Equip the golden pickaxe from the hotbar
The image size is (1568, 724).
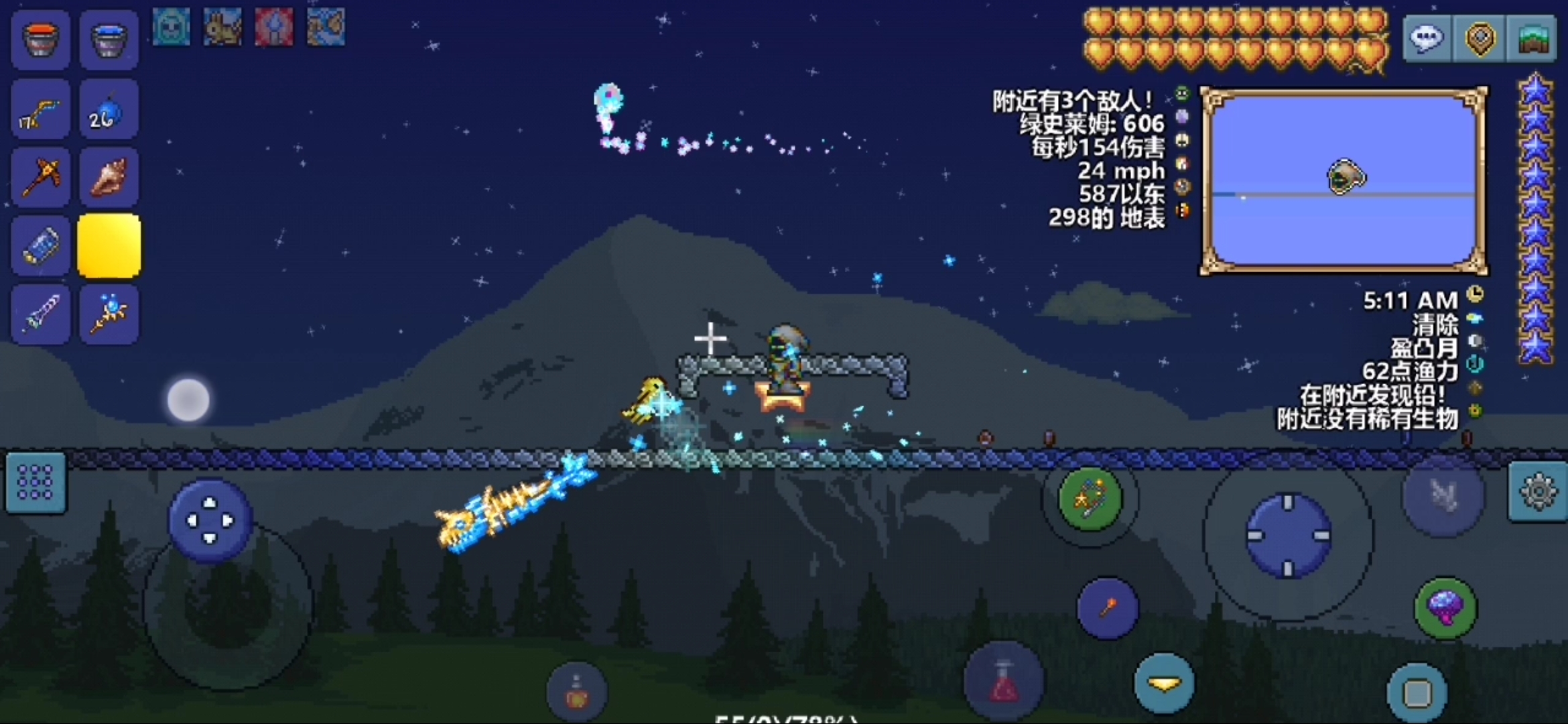(41, 178)
